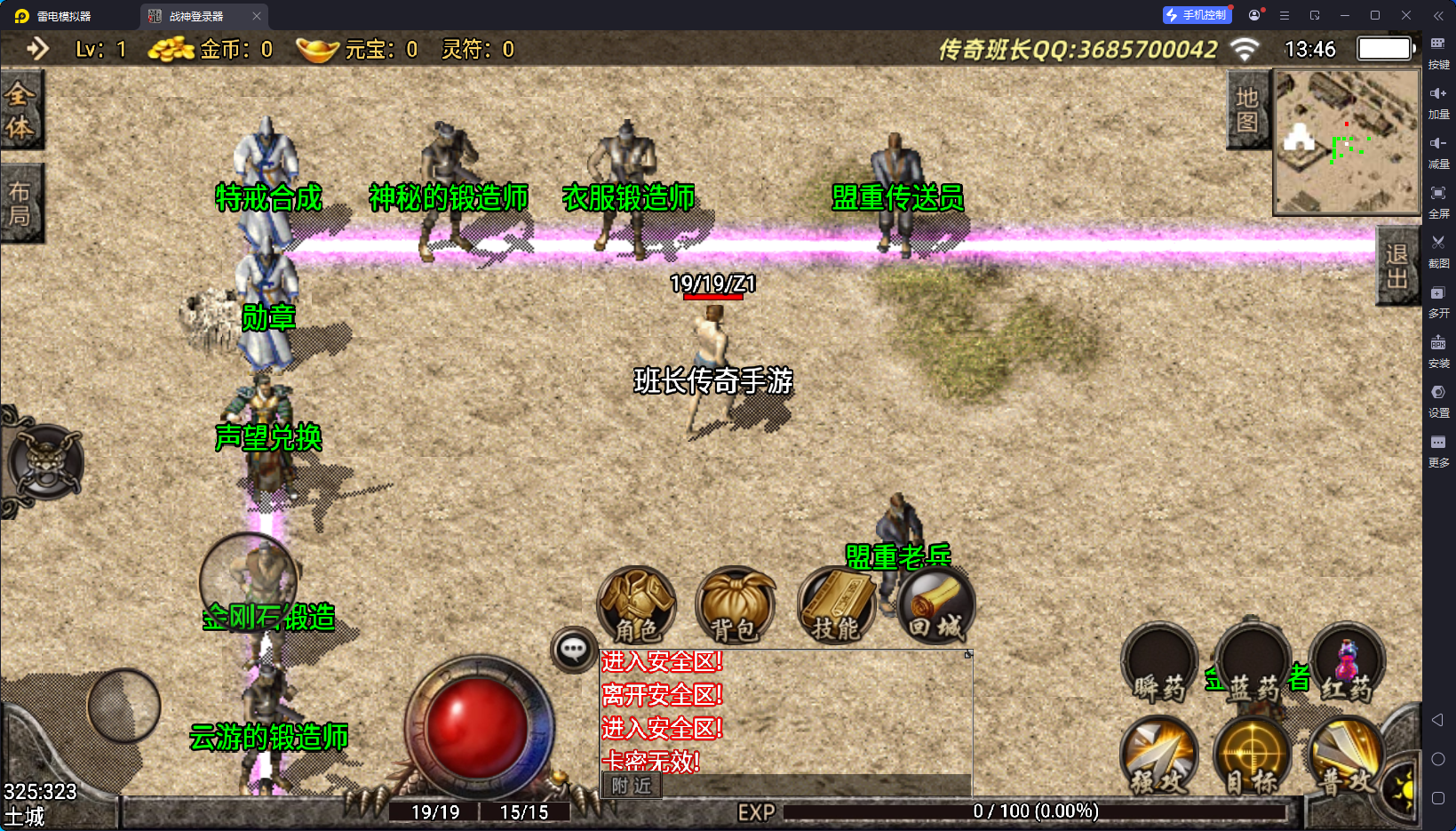Expand the arrow at top-left bar
Viewport: 1456px width, 831px height.
tap(37, 49)
